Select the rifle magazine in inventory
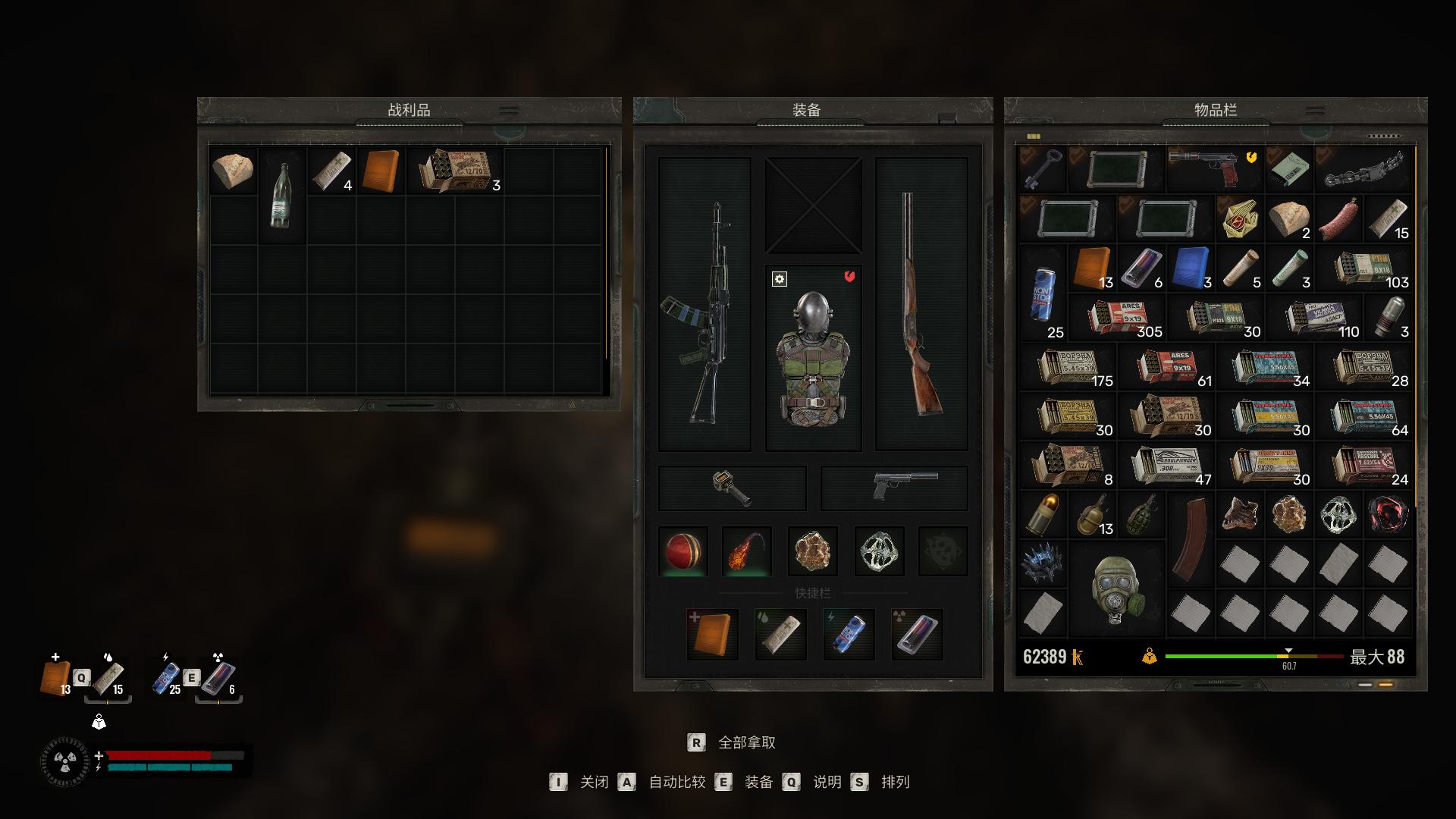This screenshot has height=819, width=1456. pyautogui.click(x=1190, y=540)
